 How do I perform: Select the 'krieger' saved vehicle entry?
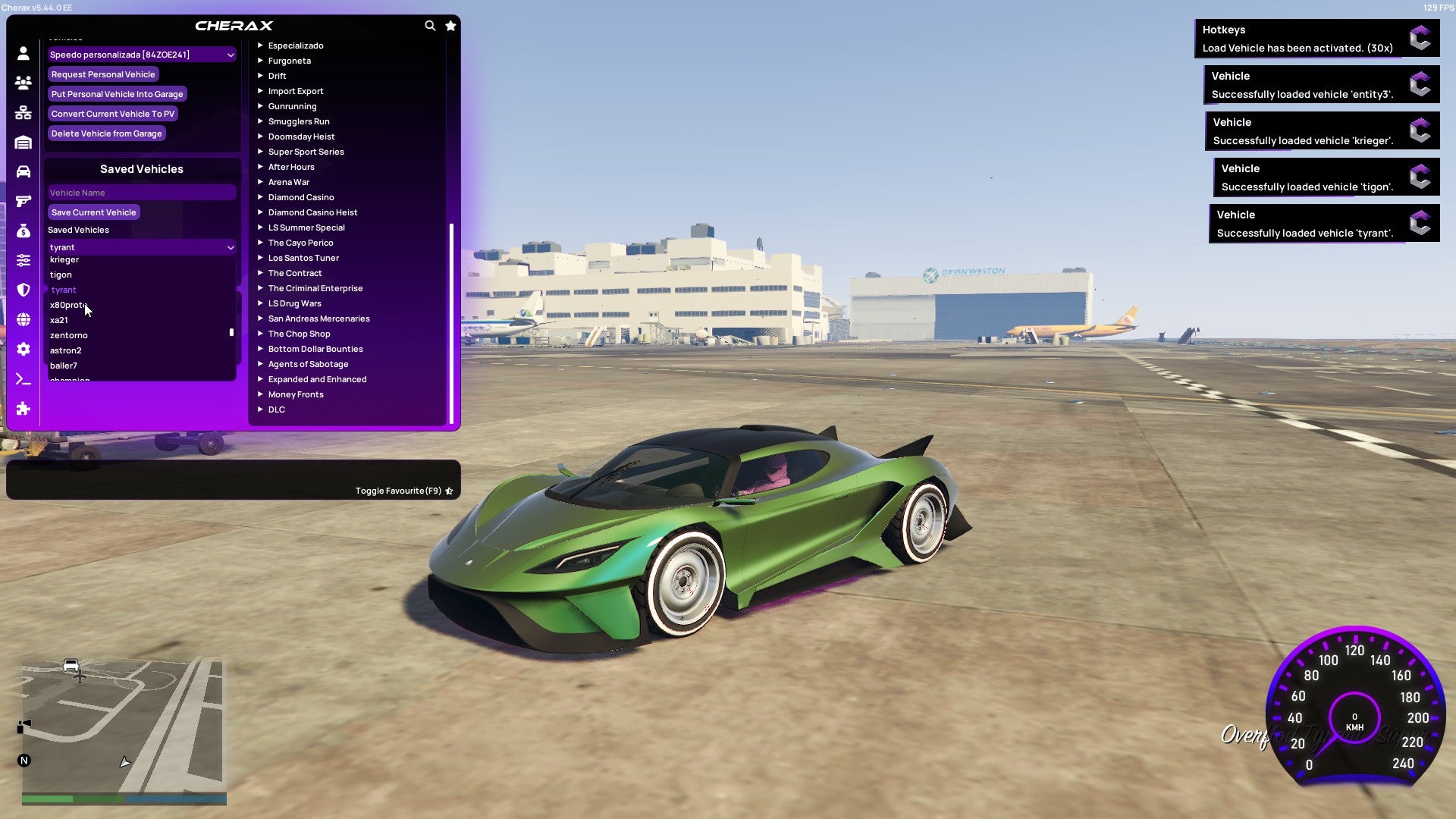pos(64,259)
